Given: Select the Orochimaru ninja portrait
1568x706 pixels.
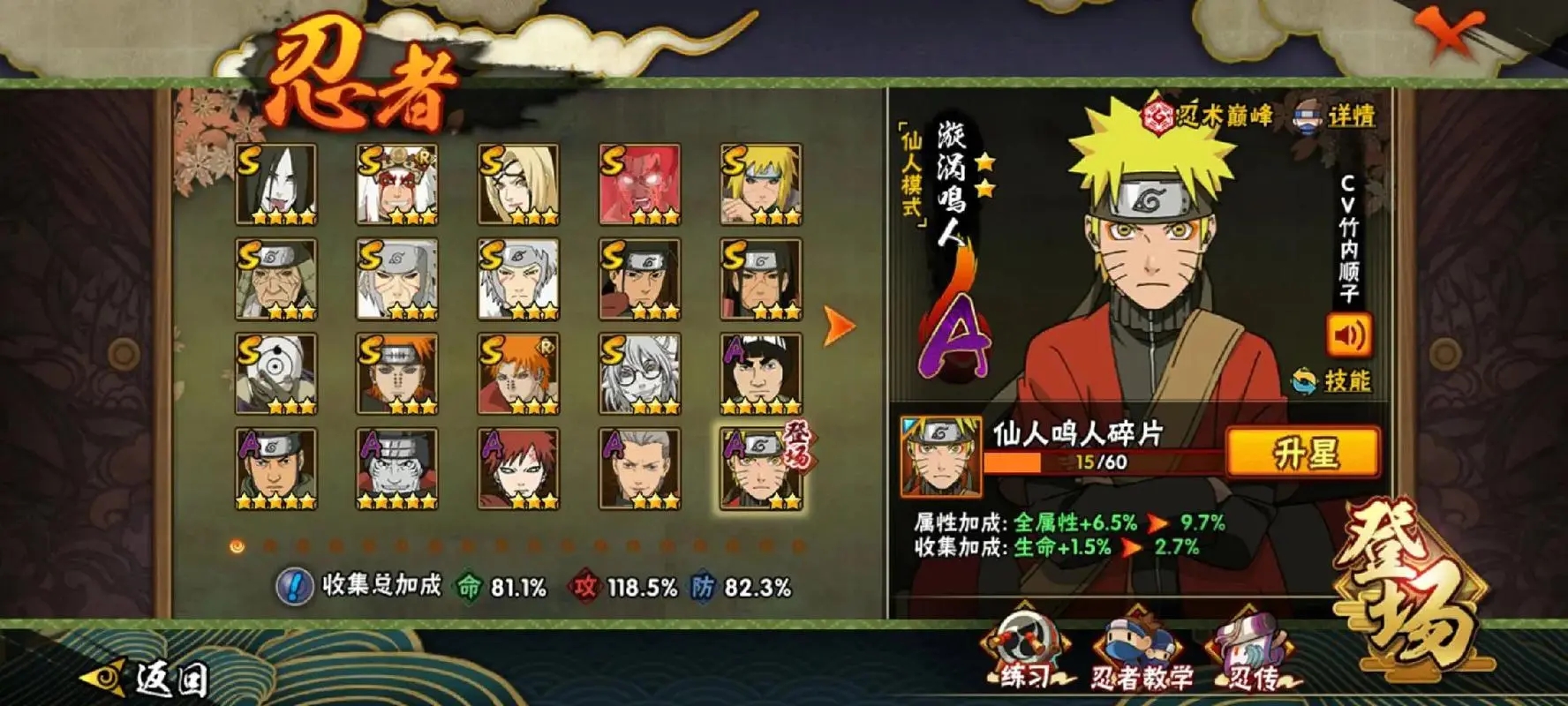Looking at the screenshot, I should [275, 185].
